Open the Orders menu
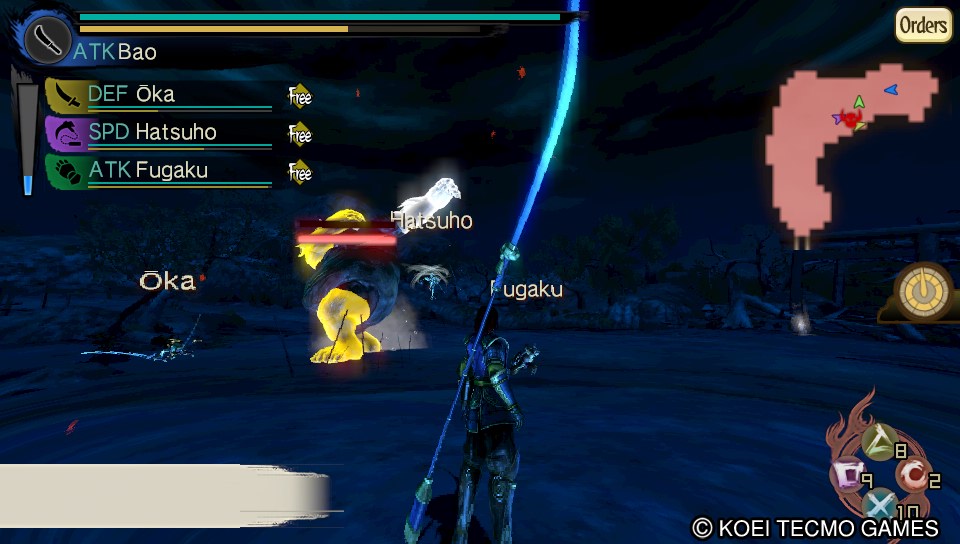The image size is (960, 544). (x=922, y=25)
